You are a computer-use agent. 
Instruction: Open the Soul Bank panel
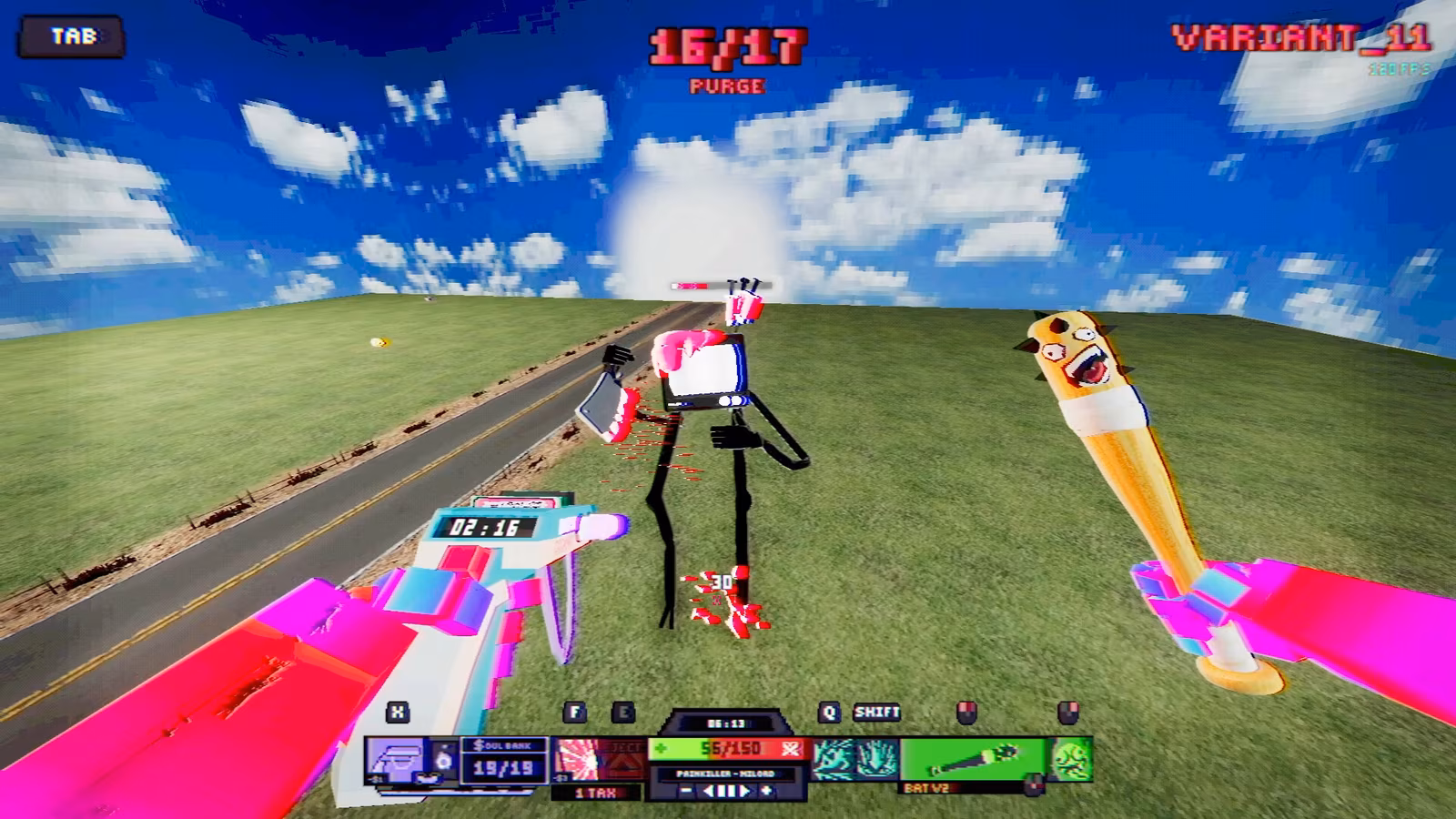[503, 759]
